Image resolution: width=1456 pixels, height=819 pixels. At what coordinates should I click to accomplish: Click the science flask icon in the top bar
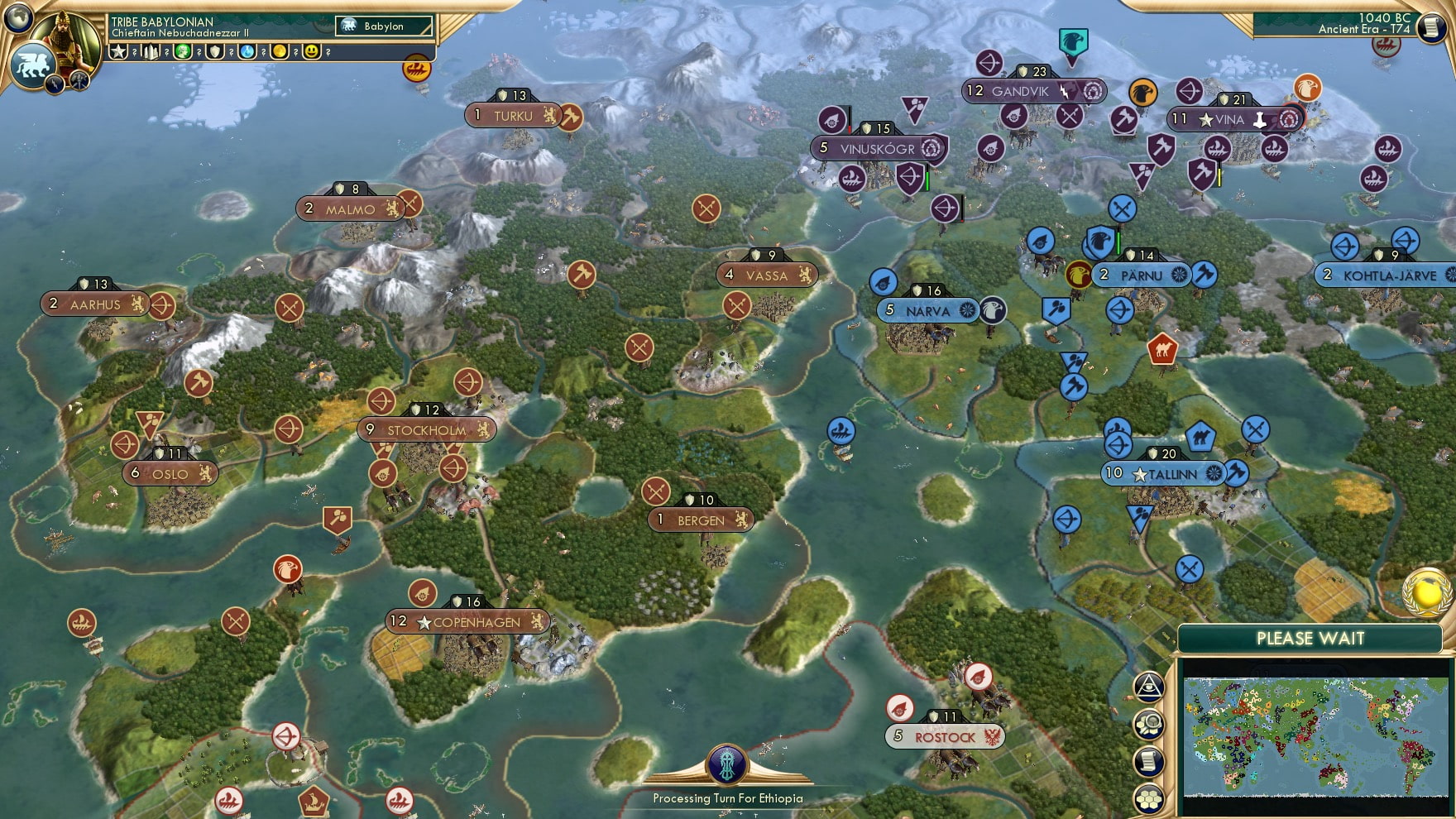[246, 51]
